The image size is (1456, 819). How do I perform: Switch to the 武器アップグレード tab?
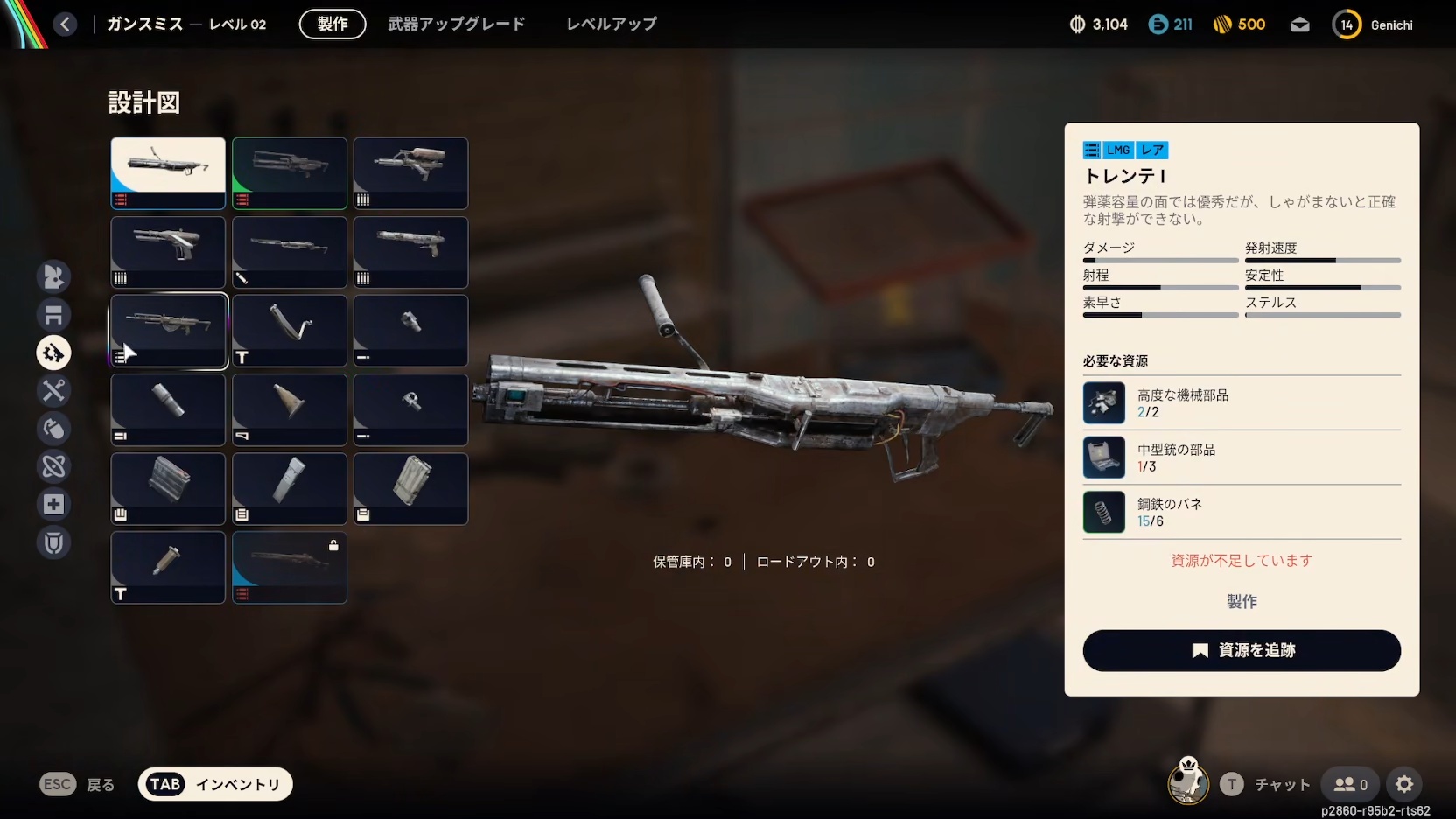coord(456,24)
